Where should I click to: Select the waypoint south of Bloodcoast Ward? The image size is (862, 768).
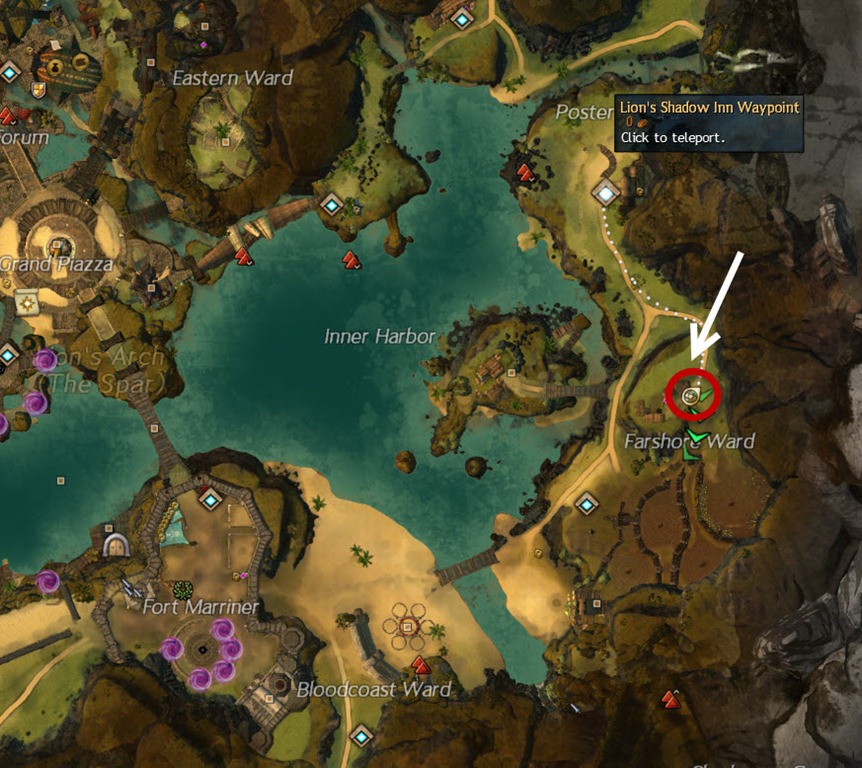click(361, 737)
